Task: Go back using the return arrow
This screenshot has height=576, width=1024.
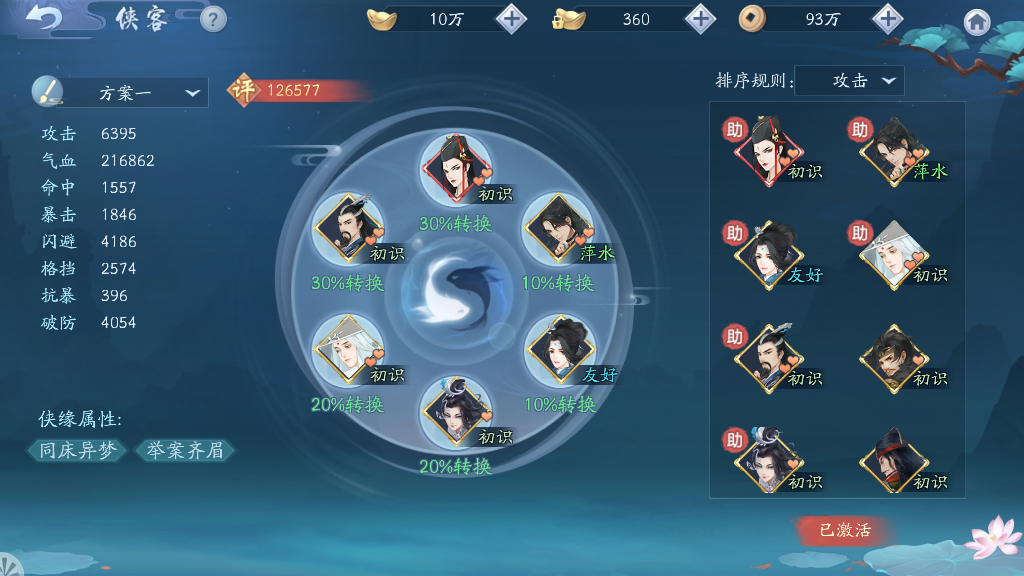Action: [42, 18]
